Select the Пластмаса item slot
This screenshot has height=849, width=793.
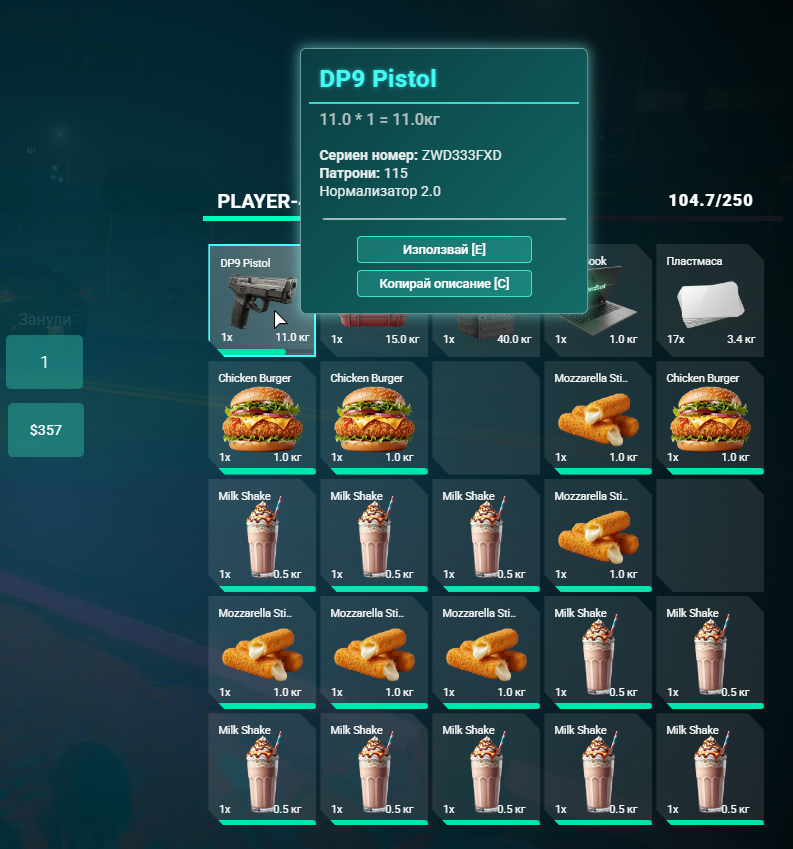pyautogui.click(x=709, y=300)
